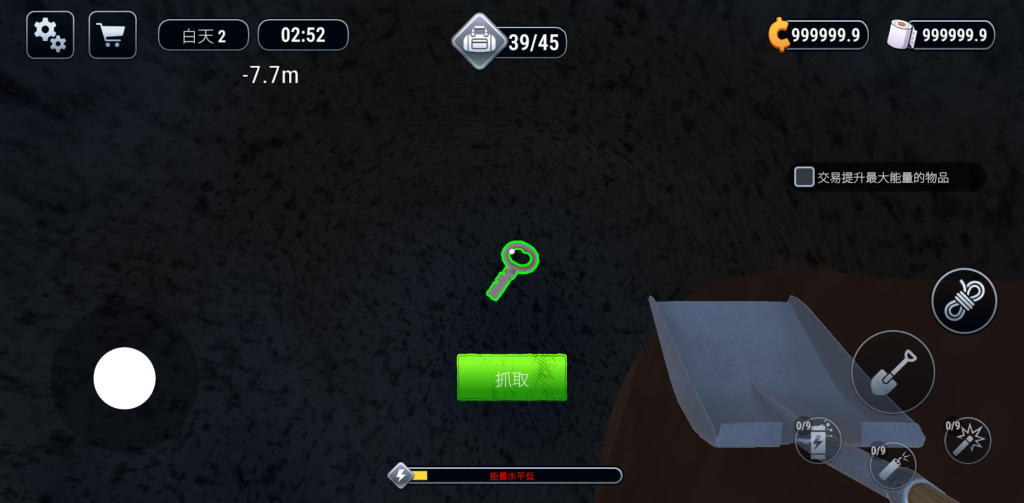Open the backpack inventory icon
This screenshot has width=1024, height=503.
pos(480,42)
